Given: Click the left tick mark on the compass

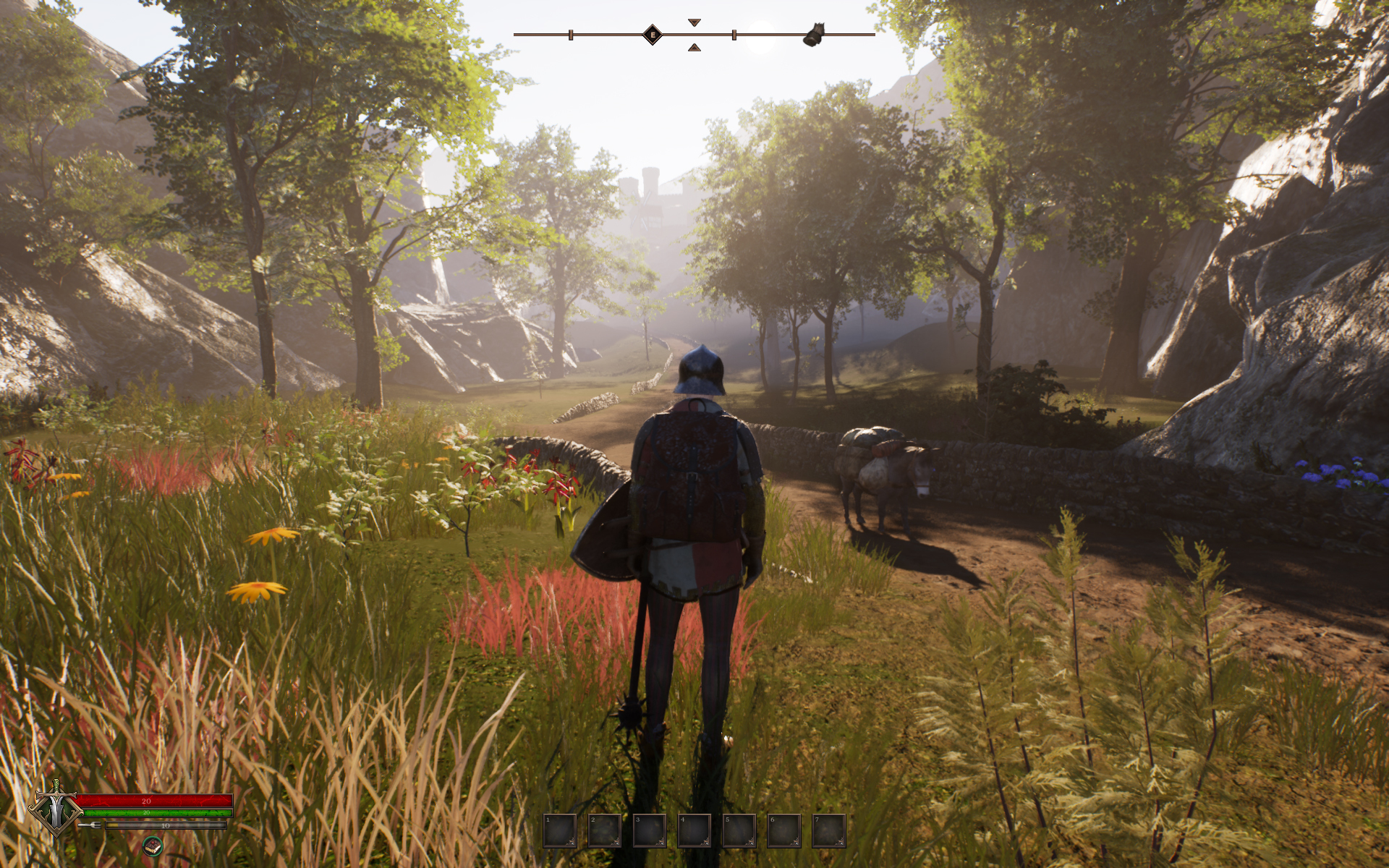Looking at the screenshot, I should pos(572,33).
